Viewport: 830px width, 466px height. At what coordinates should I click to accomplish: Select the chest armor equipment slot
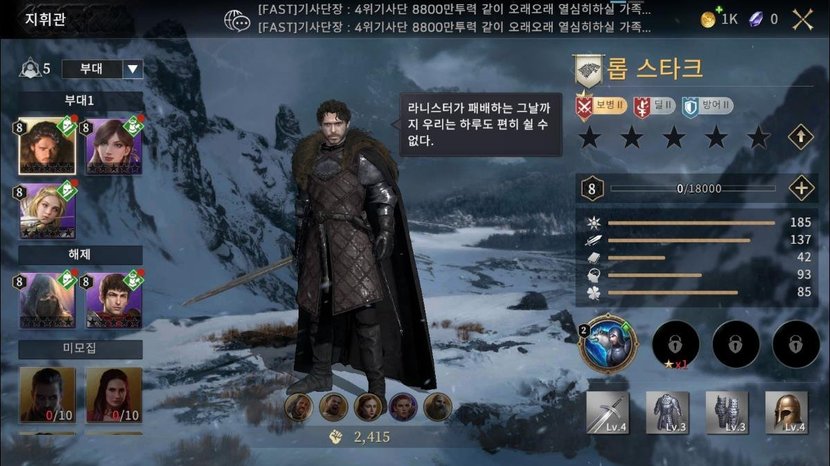[x=667, y=411]
